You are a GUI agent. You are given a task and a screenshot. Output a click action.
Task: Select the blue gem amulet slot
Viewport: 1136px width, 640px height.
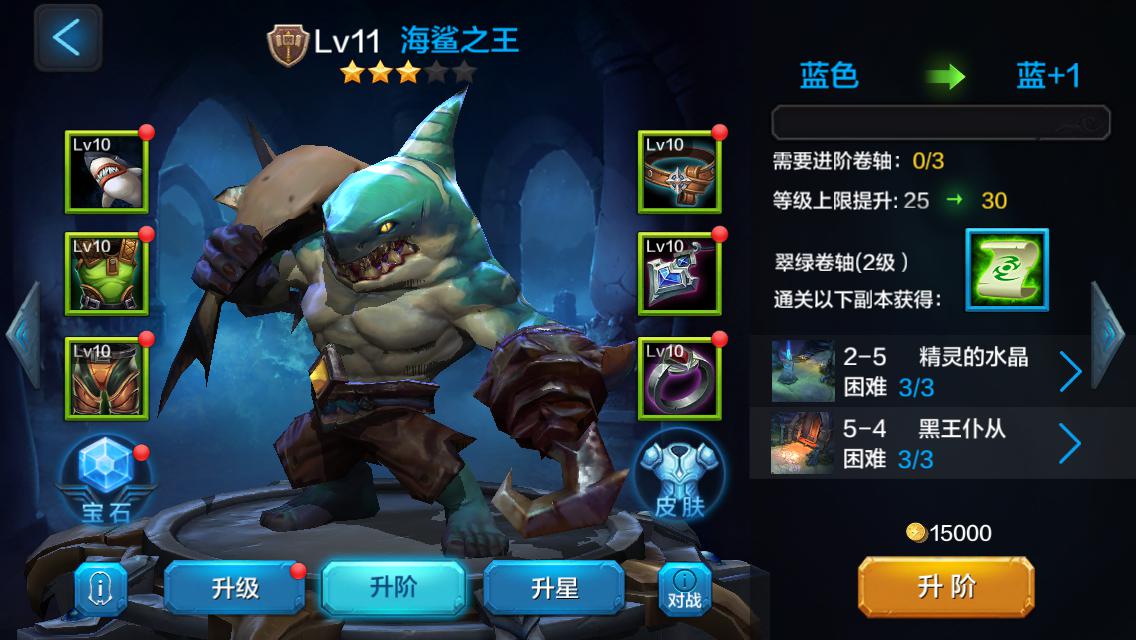pos(679,274)
